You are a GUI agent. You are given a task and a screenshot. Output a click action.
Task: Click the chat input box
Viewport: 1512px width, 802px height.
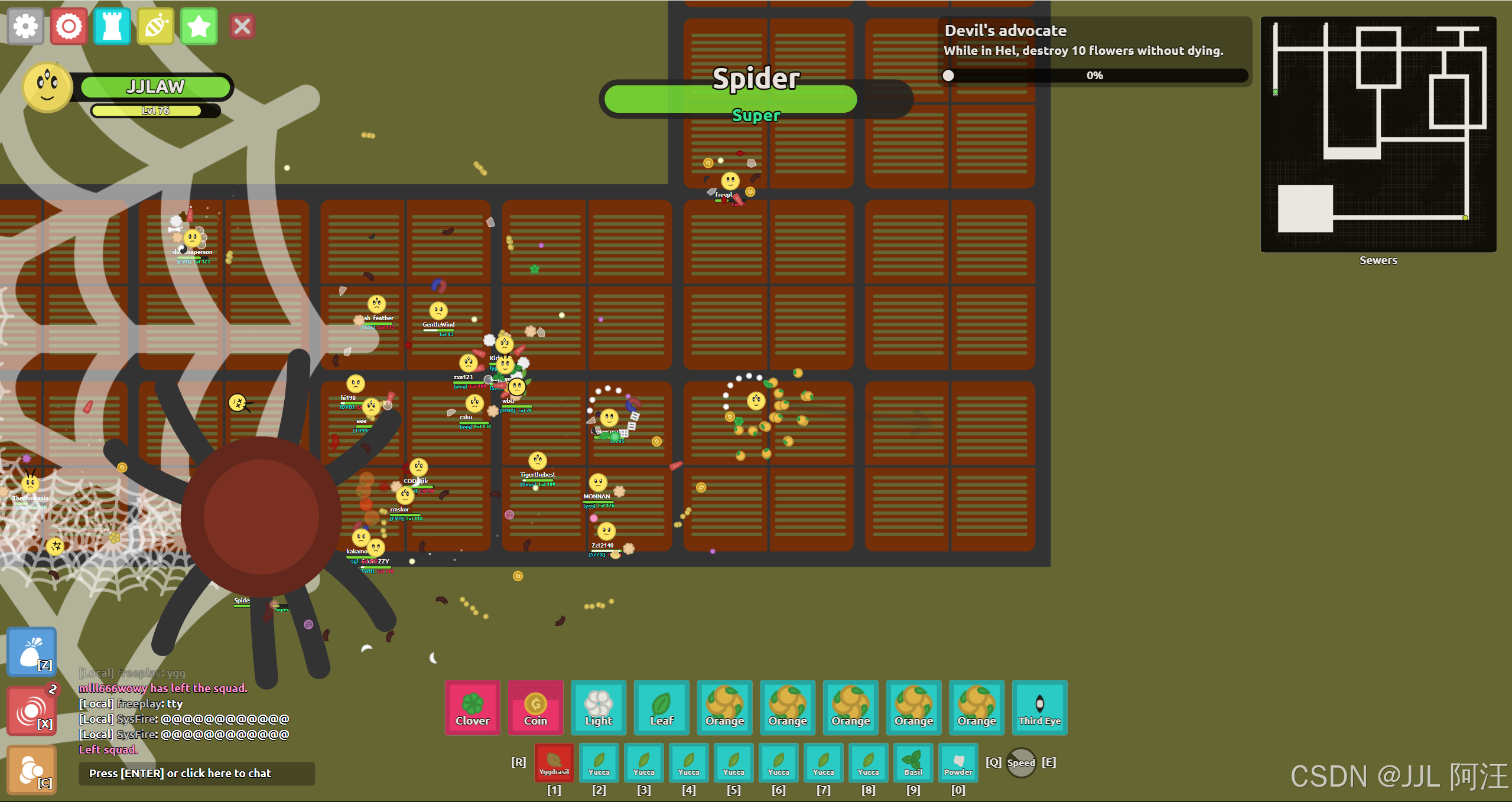point(197,773)
